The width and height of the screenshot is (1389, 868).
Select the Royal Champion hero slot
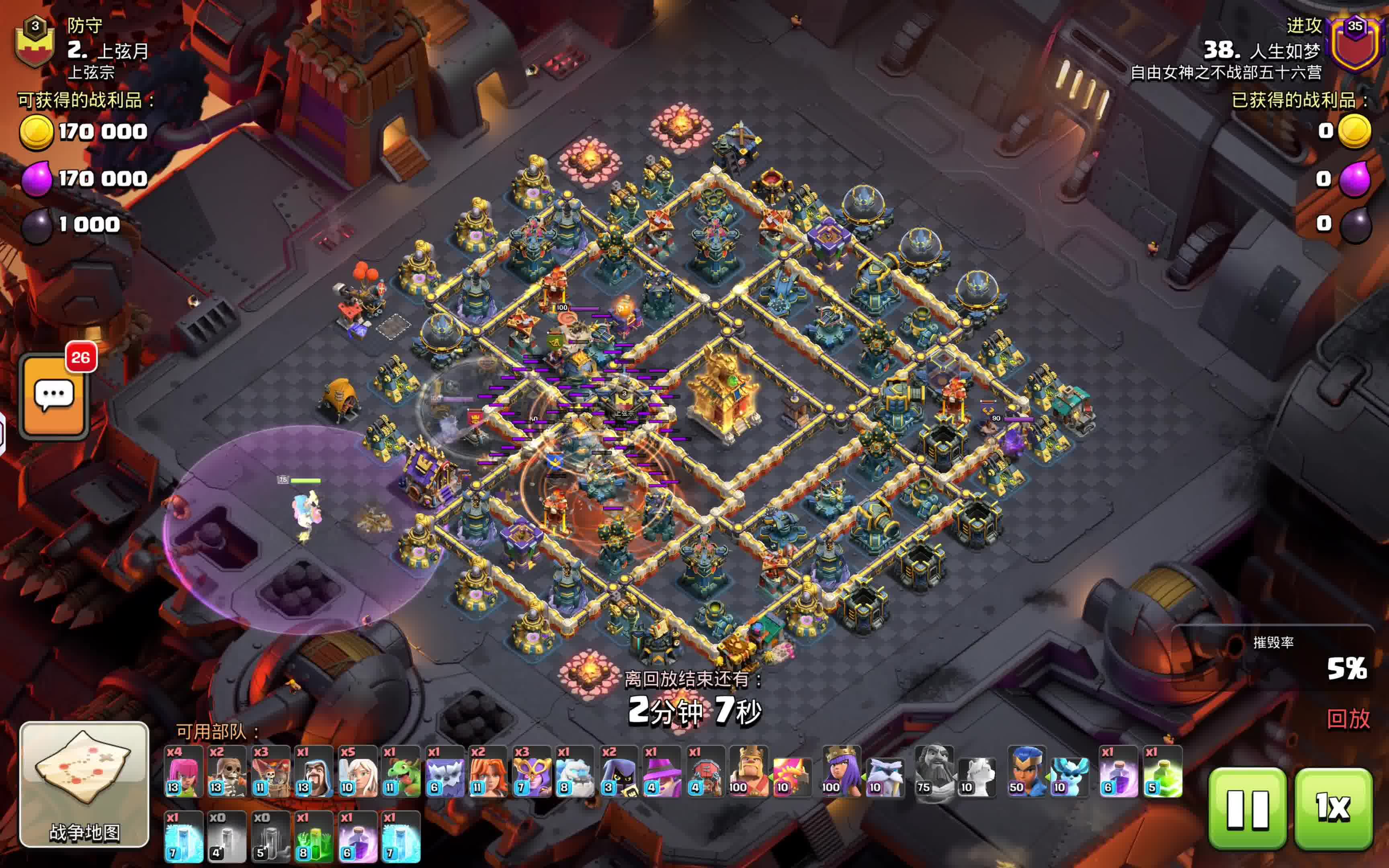pos(1026,772)
